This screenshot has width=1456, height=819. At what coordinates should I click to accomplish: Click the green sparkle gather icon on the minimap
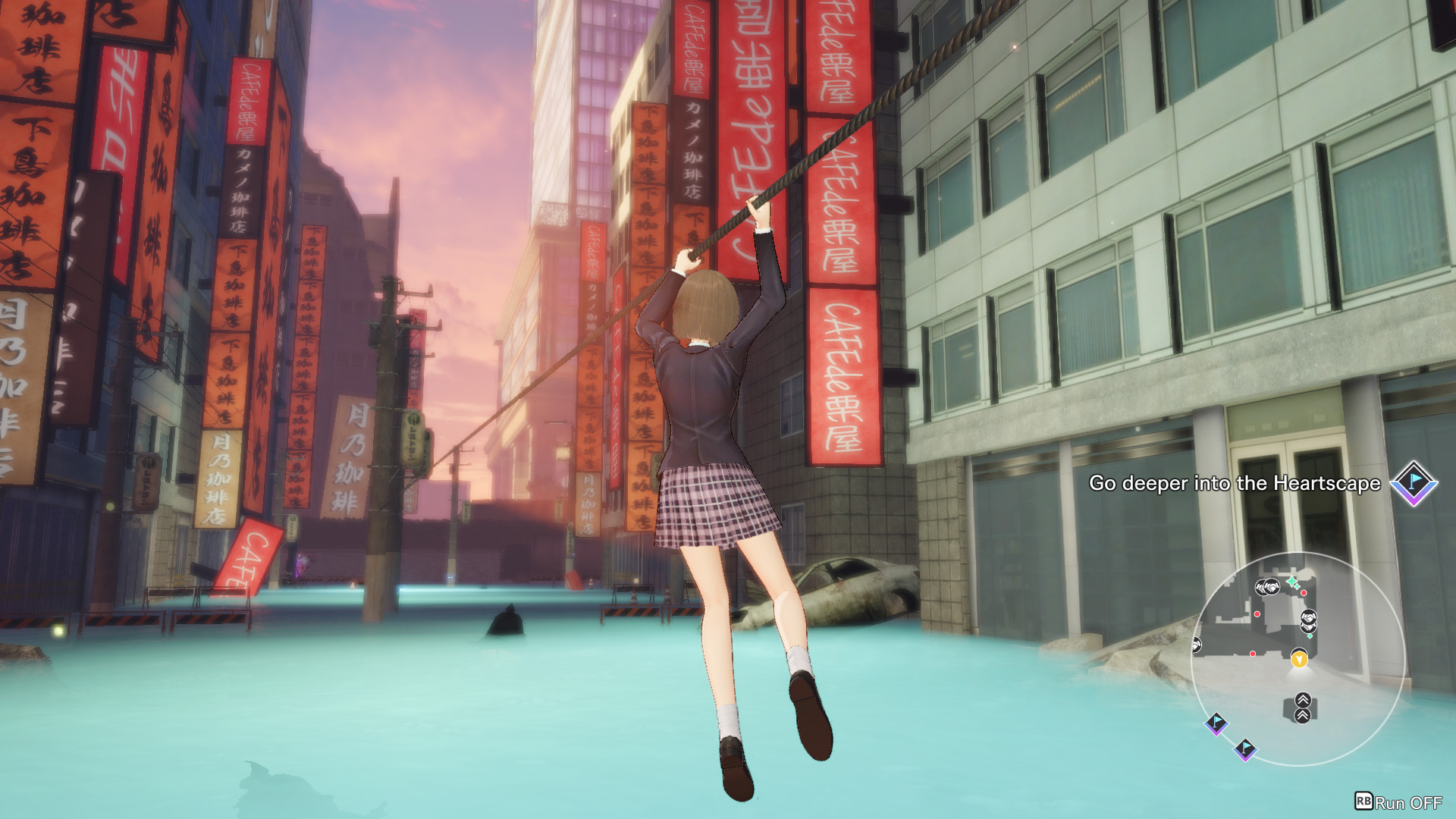pos(1292,582)
